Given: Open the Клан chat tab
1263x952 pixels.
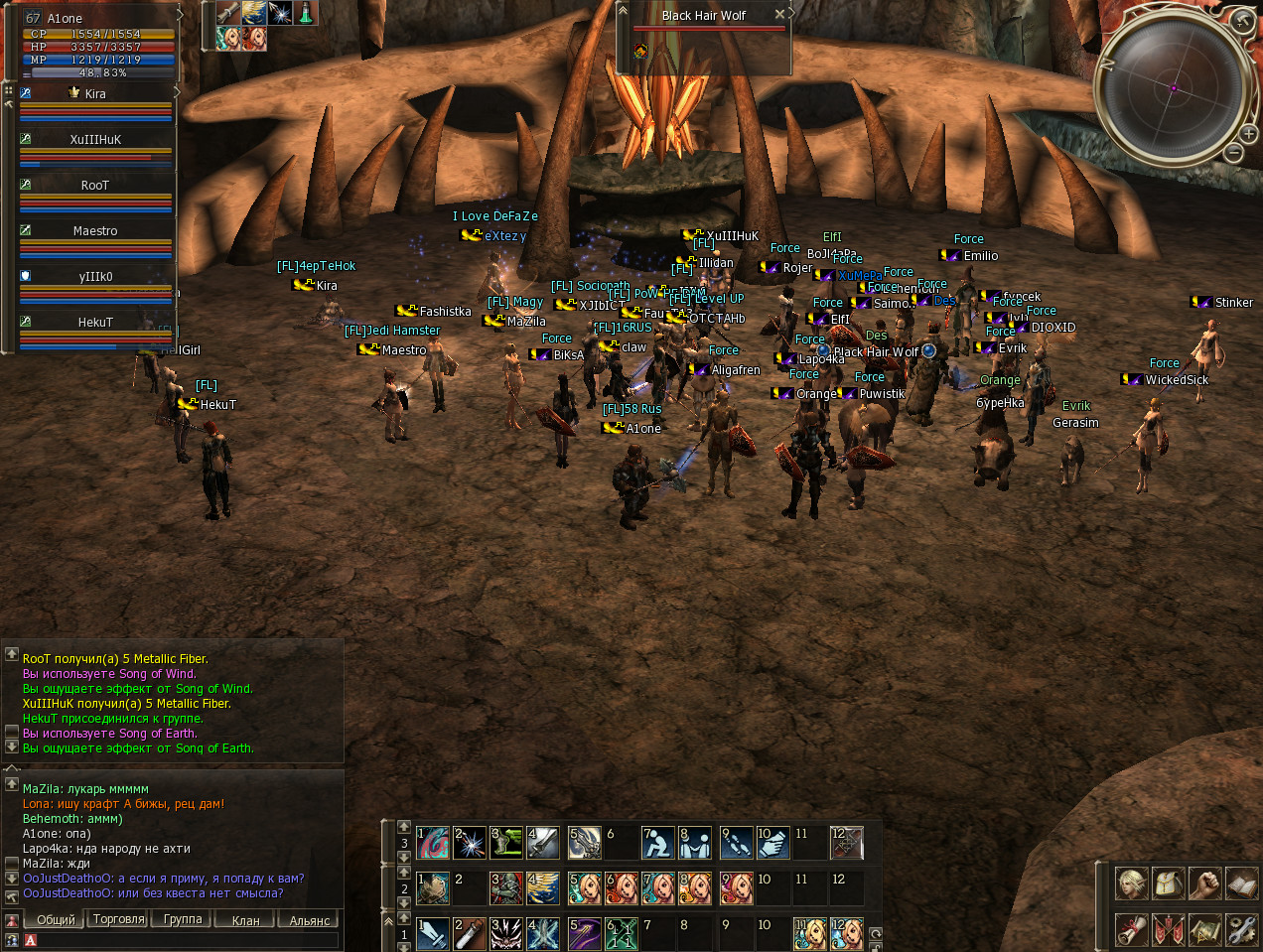Looking at the screenshot, I should click(x=245, y=920).
